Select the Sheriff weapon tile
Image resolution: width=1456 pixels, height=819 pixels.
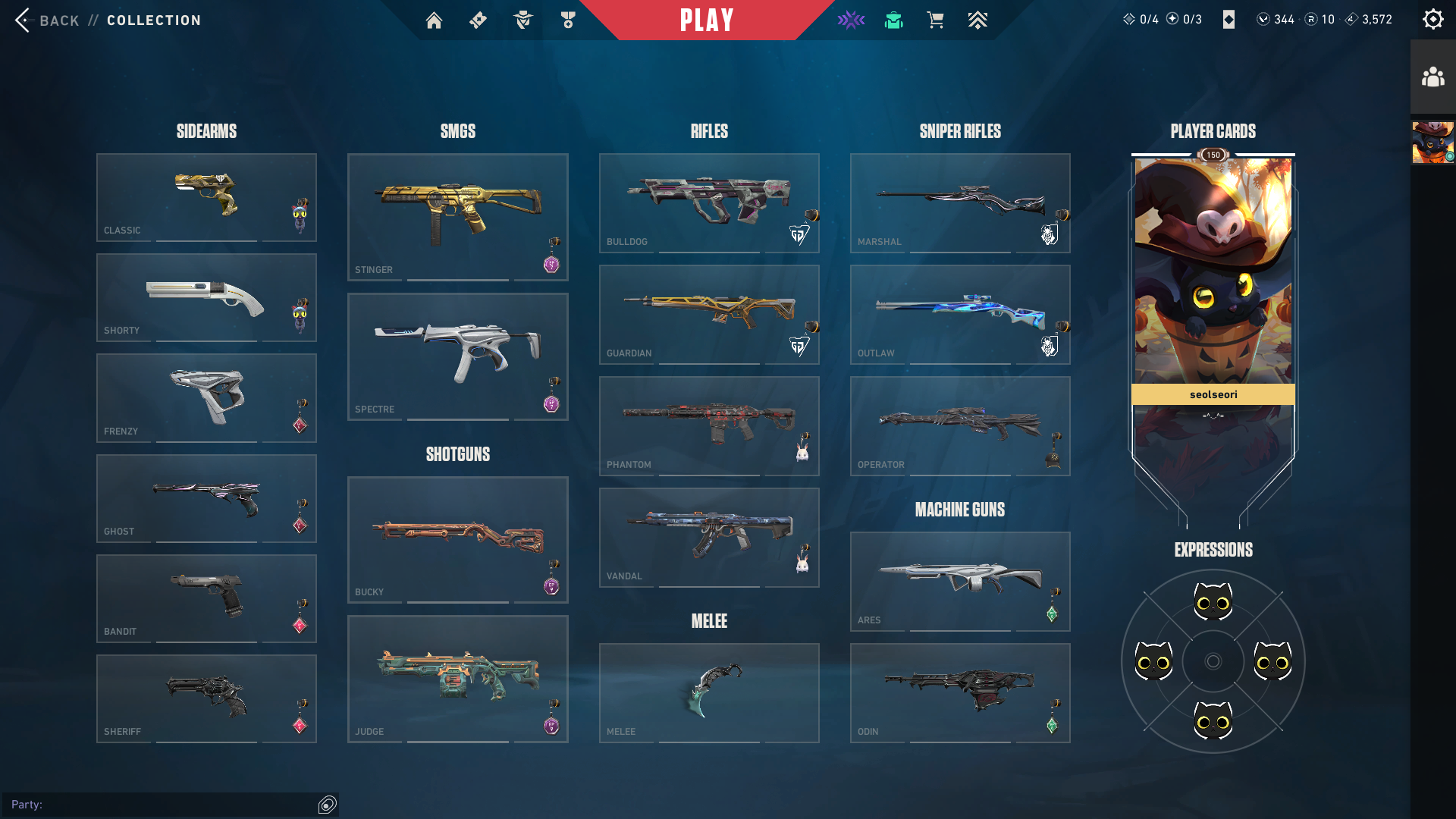[x=206, y=698]
